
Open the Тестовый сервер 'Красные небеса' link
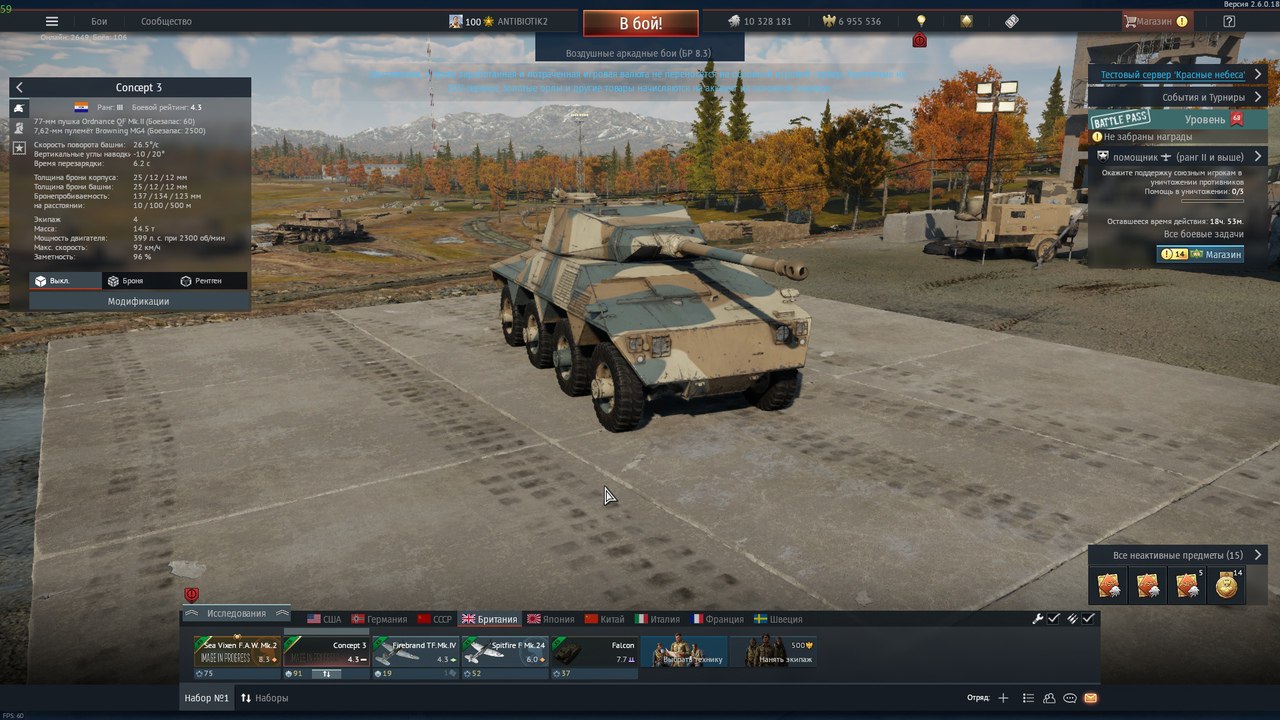(x=1172, y=75)
